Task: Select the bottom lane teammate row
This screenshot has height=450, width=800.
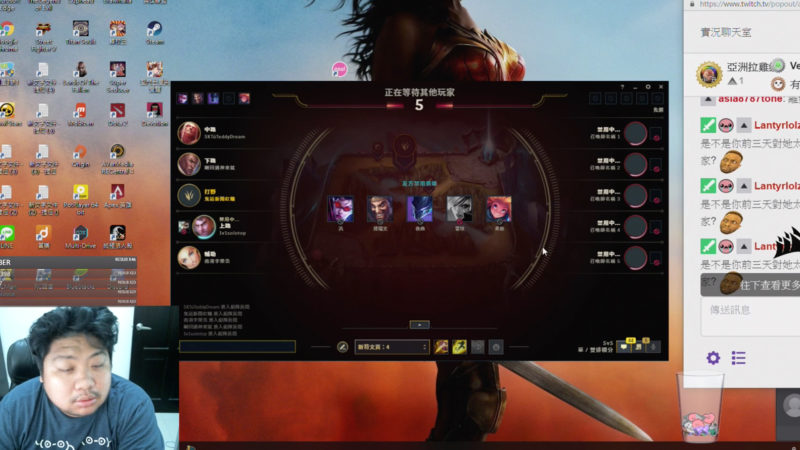Action: click(225, 164)
